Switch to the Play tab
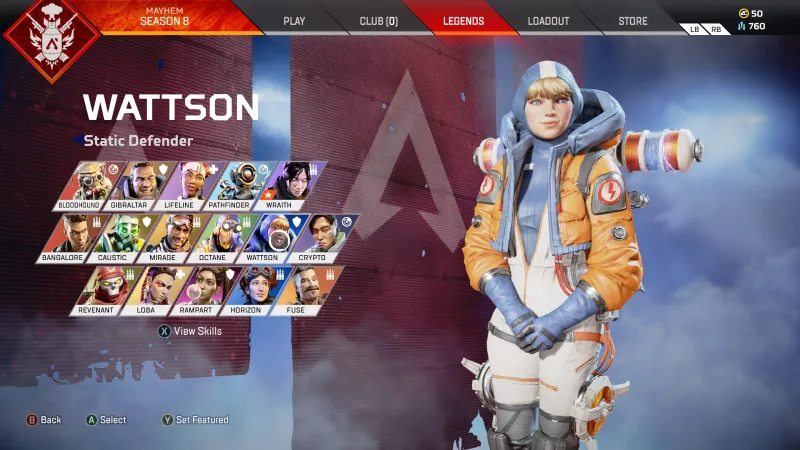800x450 pixels. (294, 20)
